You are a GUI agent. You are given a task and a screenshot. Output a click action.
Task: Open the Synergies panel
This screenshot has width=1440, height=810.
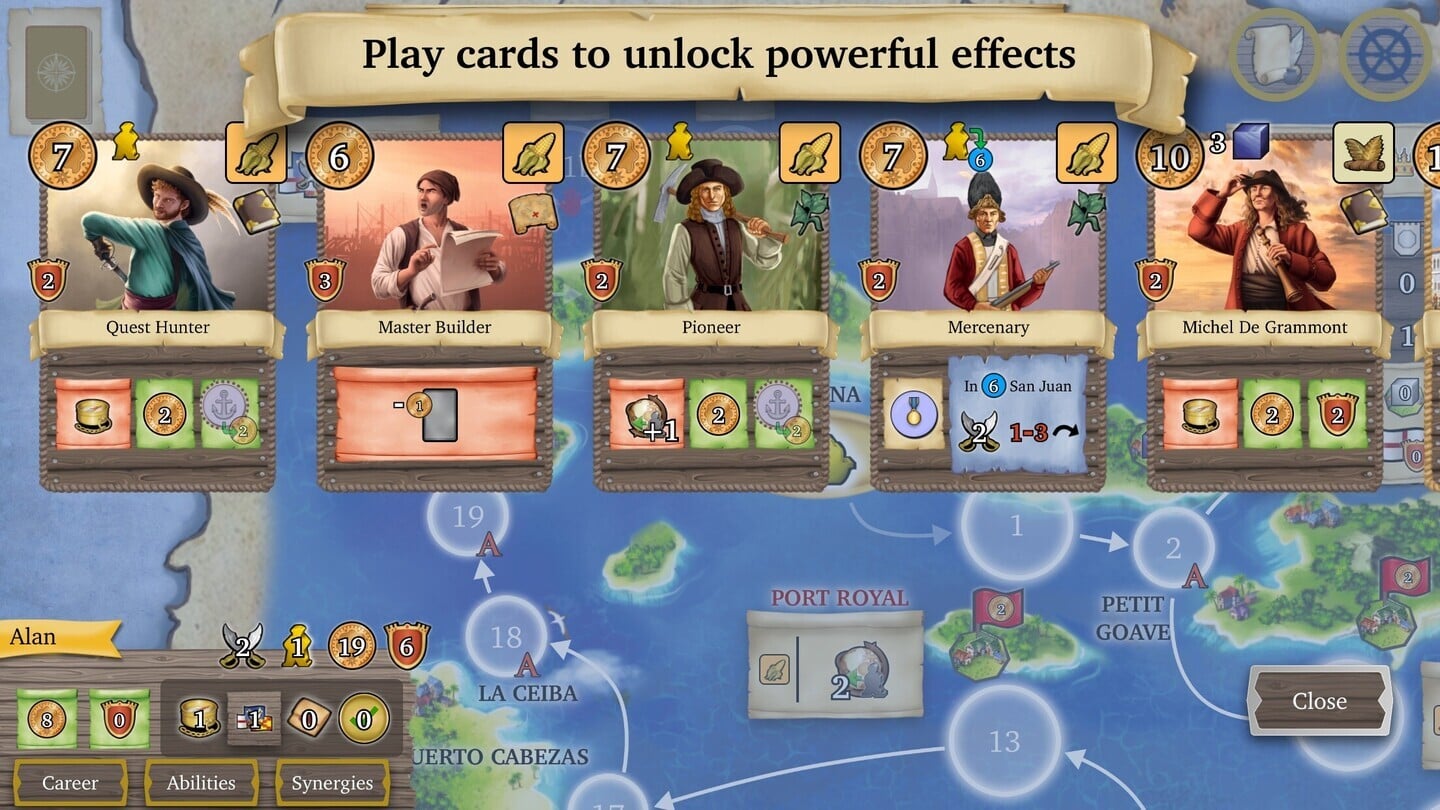point(332,783)
